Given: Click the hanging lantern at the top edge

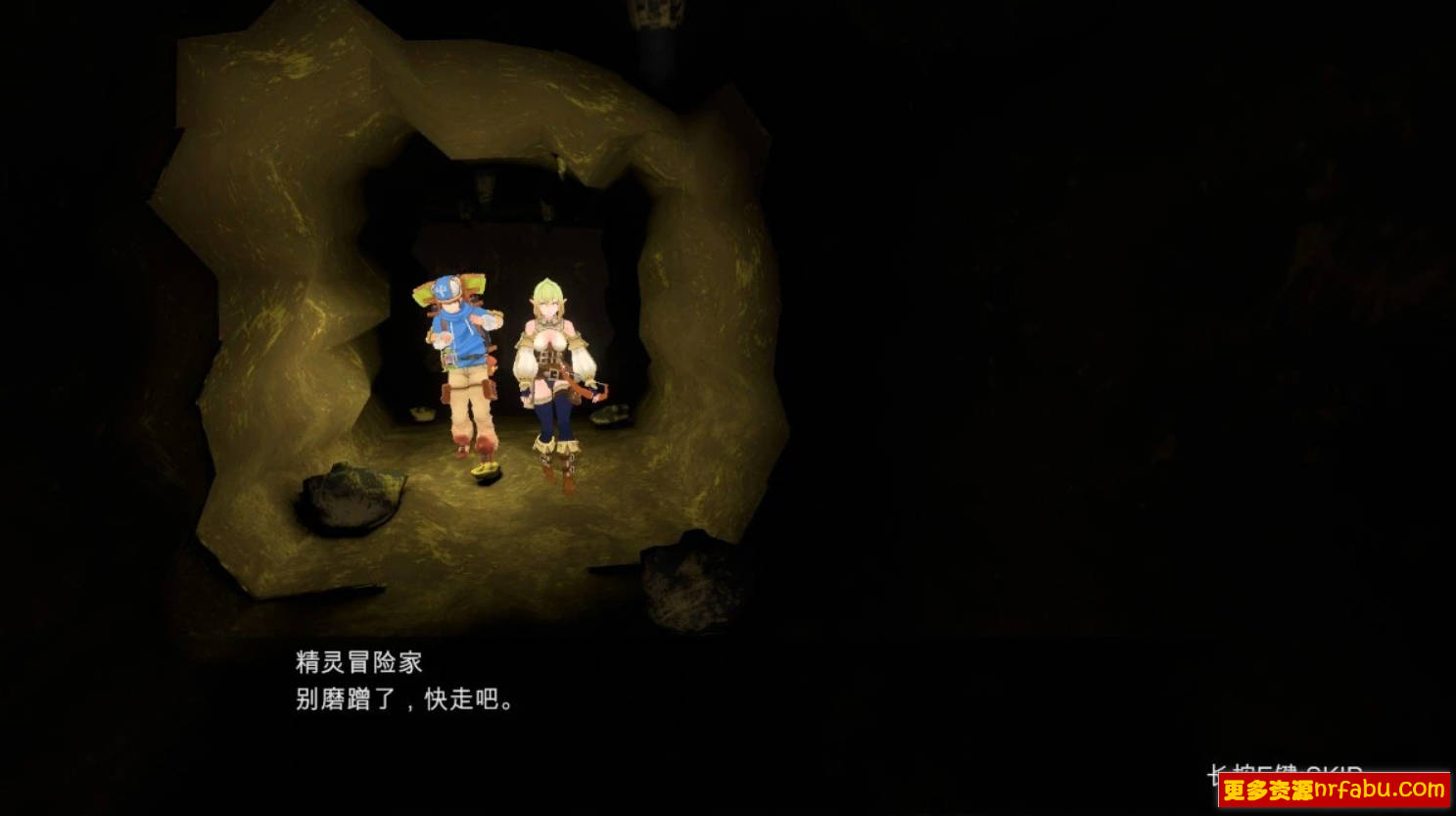Looking at the screenshot, I should click(654, 15).
